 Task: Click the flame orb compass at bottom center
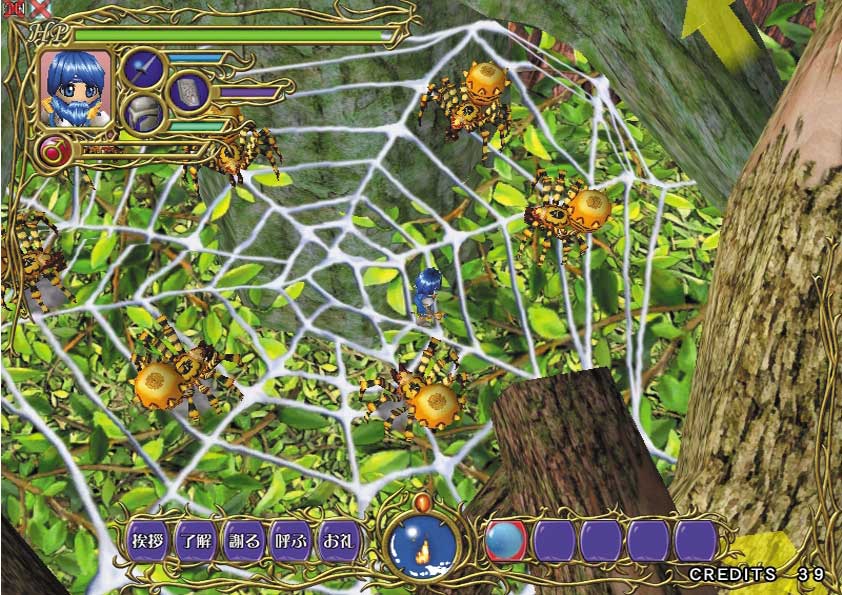(423, 545)
